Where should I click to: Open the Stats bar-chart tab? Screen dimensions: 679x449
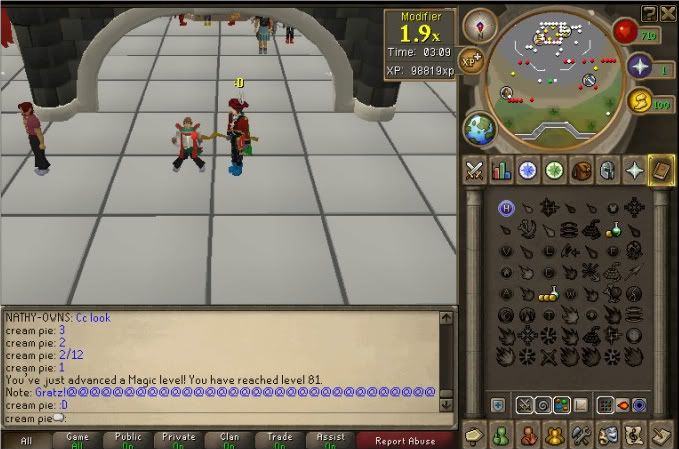(501, 170)
